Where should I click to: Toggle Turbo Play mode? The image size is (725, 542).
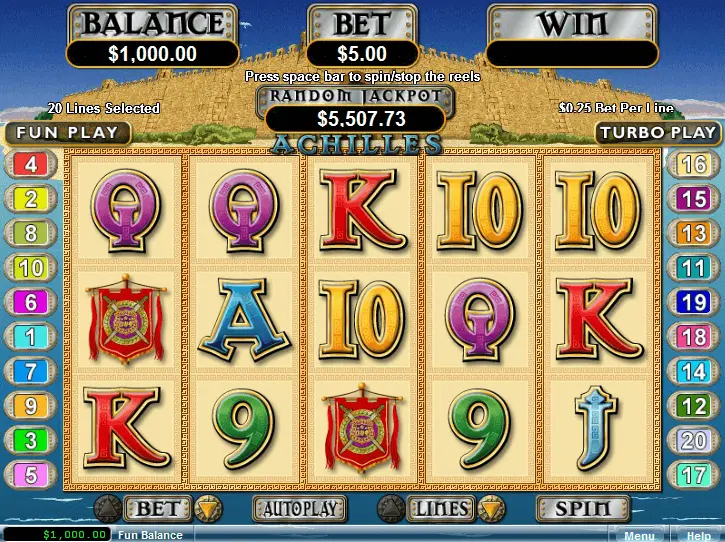(658, 132)
